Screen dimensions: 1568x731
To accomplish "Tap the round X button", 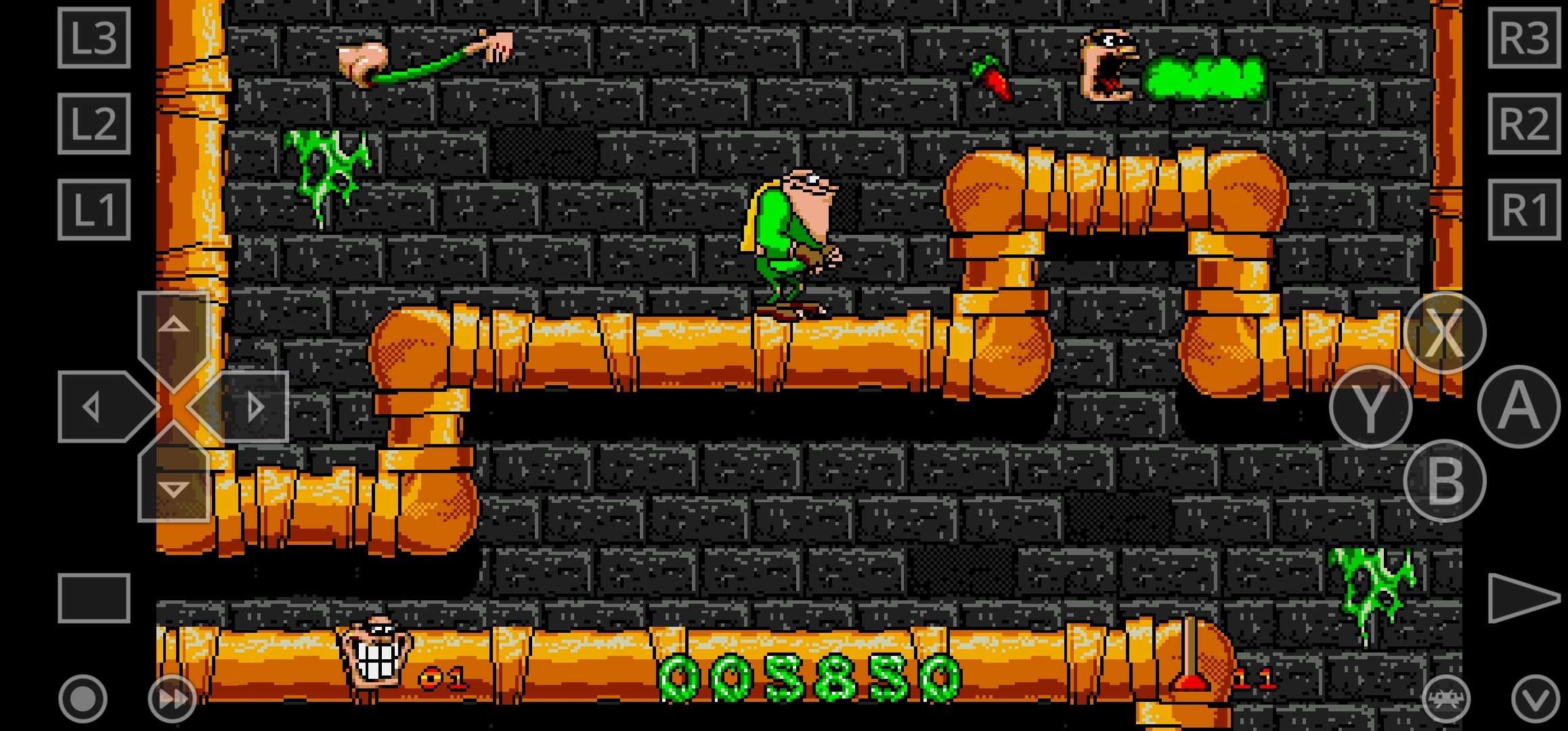I will pyautogui.click(x=1444, y=333).
